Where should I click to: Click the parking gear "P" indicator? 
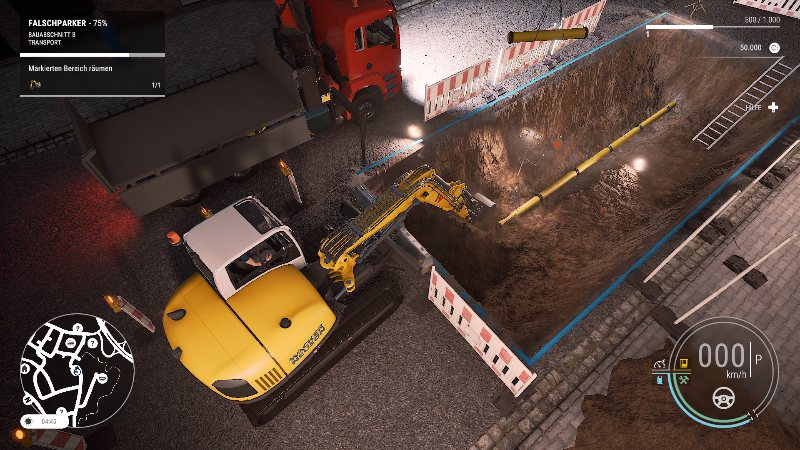pyautogui.click(x=757, y=358)
